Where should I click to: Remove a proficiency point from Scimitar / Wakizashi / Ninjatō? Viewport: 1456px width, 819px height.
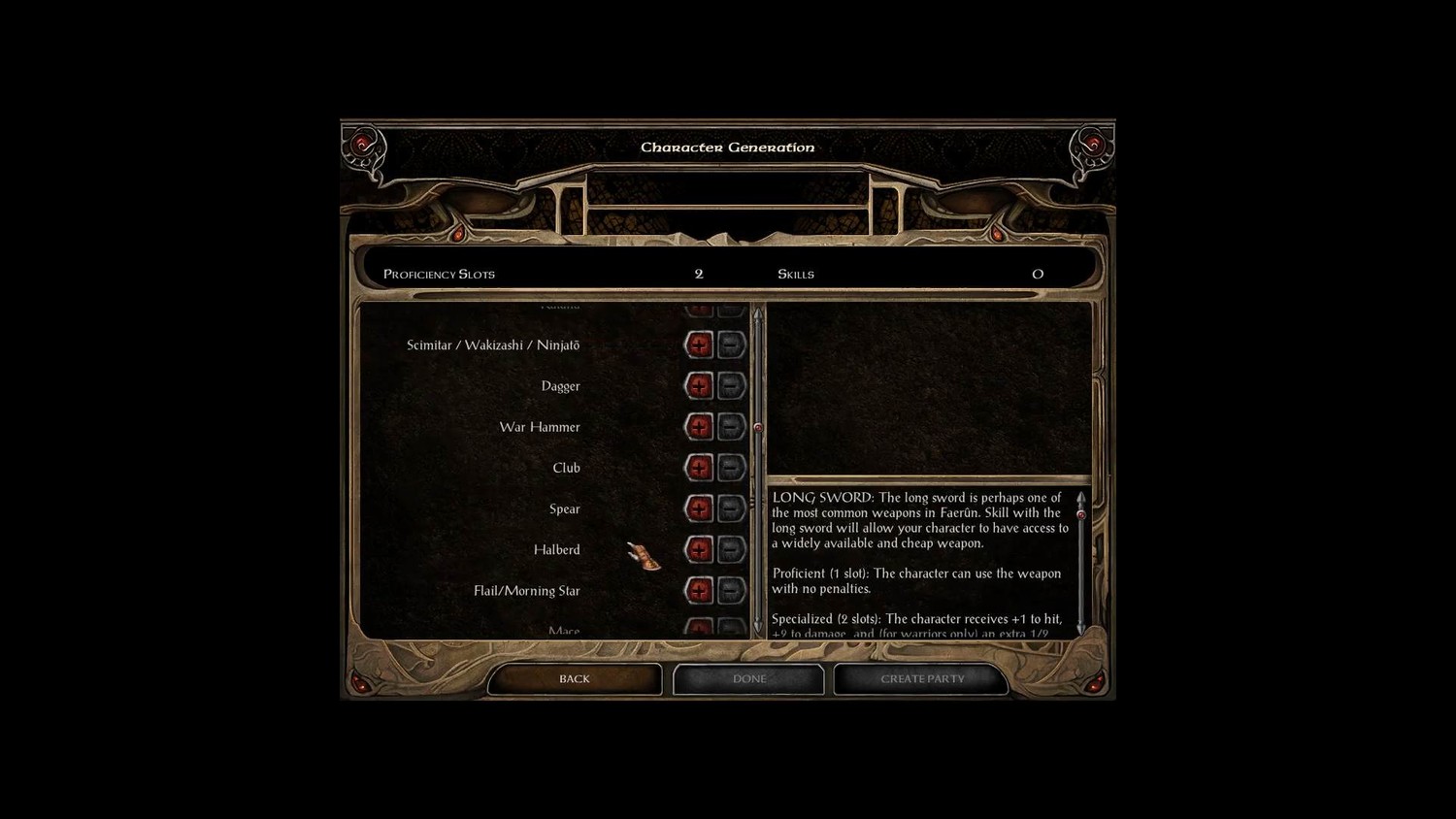(x=731, y=344)
